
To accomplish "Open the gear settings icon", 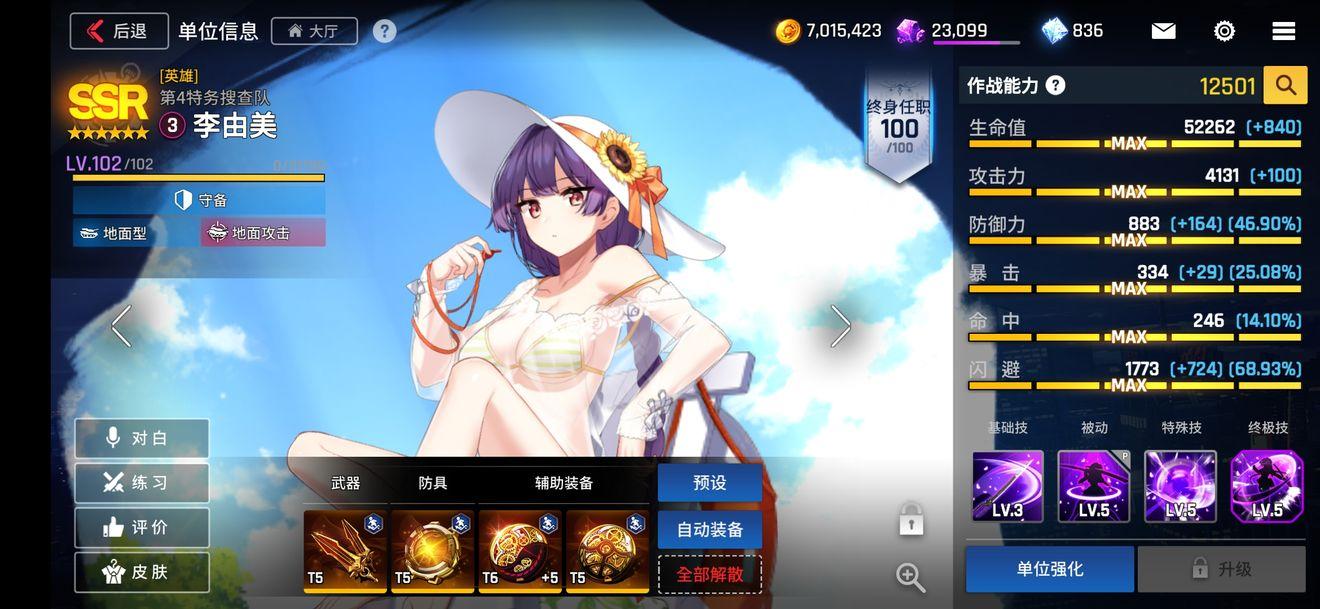I will tap(1224, 31).
